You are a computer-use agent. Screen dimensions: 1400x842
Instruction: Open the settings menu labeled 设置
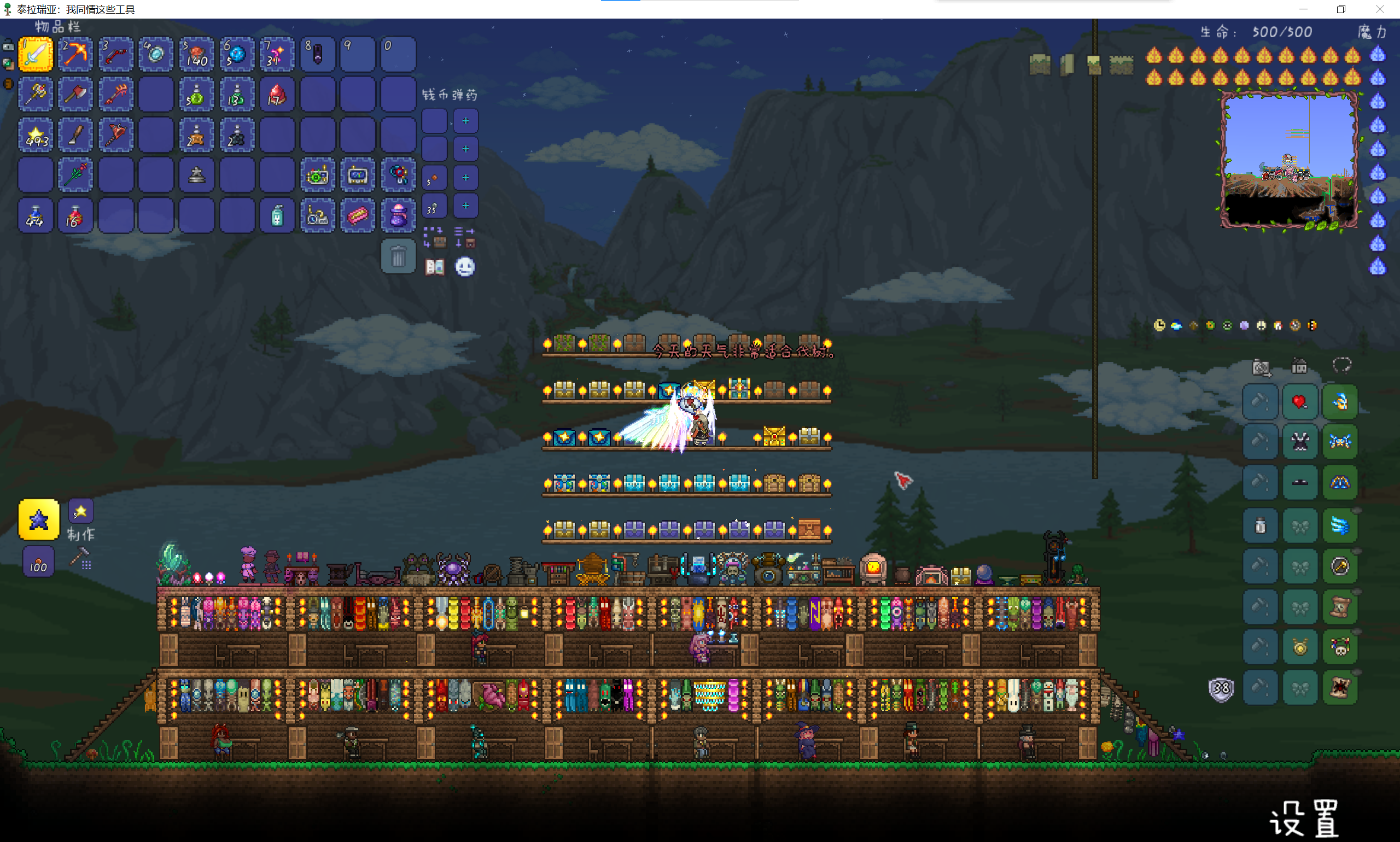click(x=1304, y=818)
